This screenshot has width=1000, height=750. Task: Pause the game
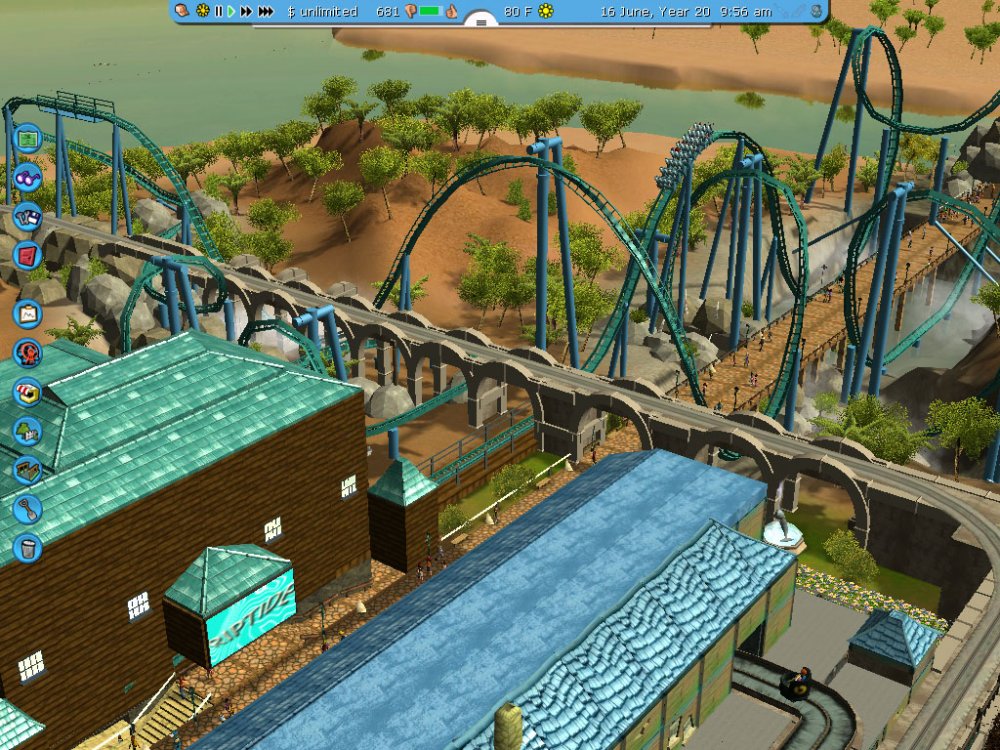click(218, 11)
